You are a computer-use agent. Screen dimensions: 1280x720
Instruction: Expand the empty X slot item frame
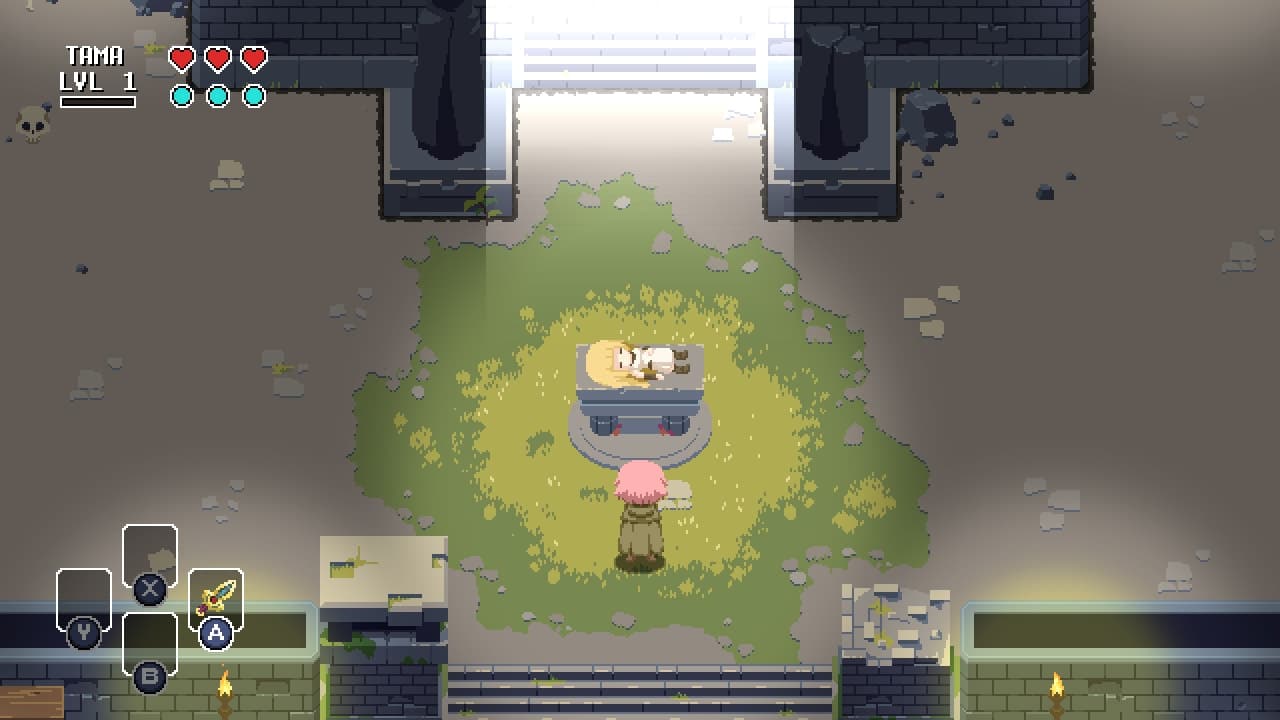(x=150, y=553)
